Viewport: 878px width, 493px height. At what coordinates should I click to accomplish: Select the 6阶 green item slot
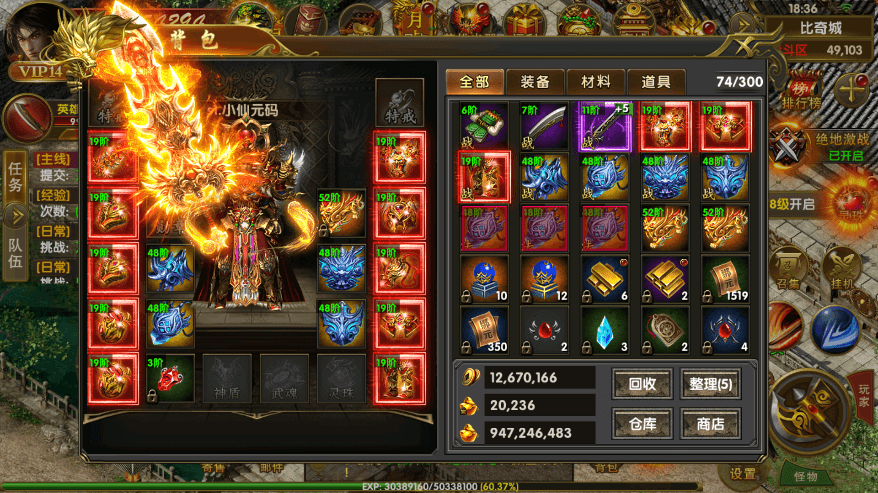point(483,126)
